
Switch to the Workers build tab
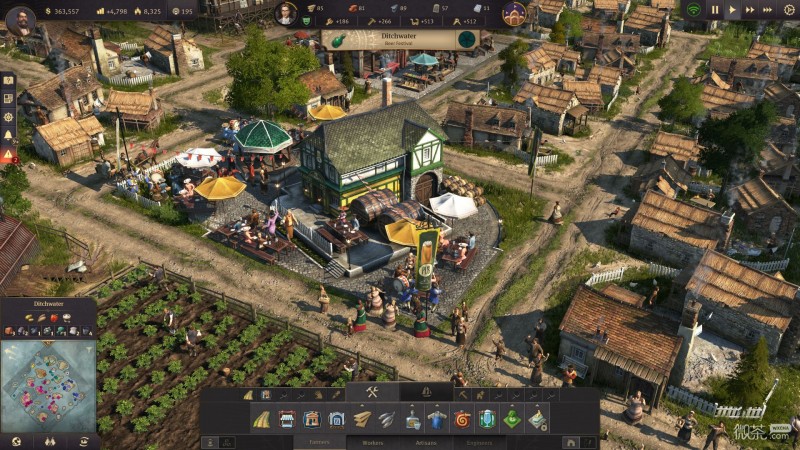coord(372,441)
